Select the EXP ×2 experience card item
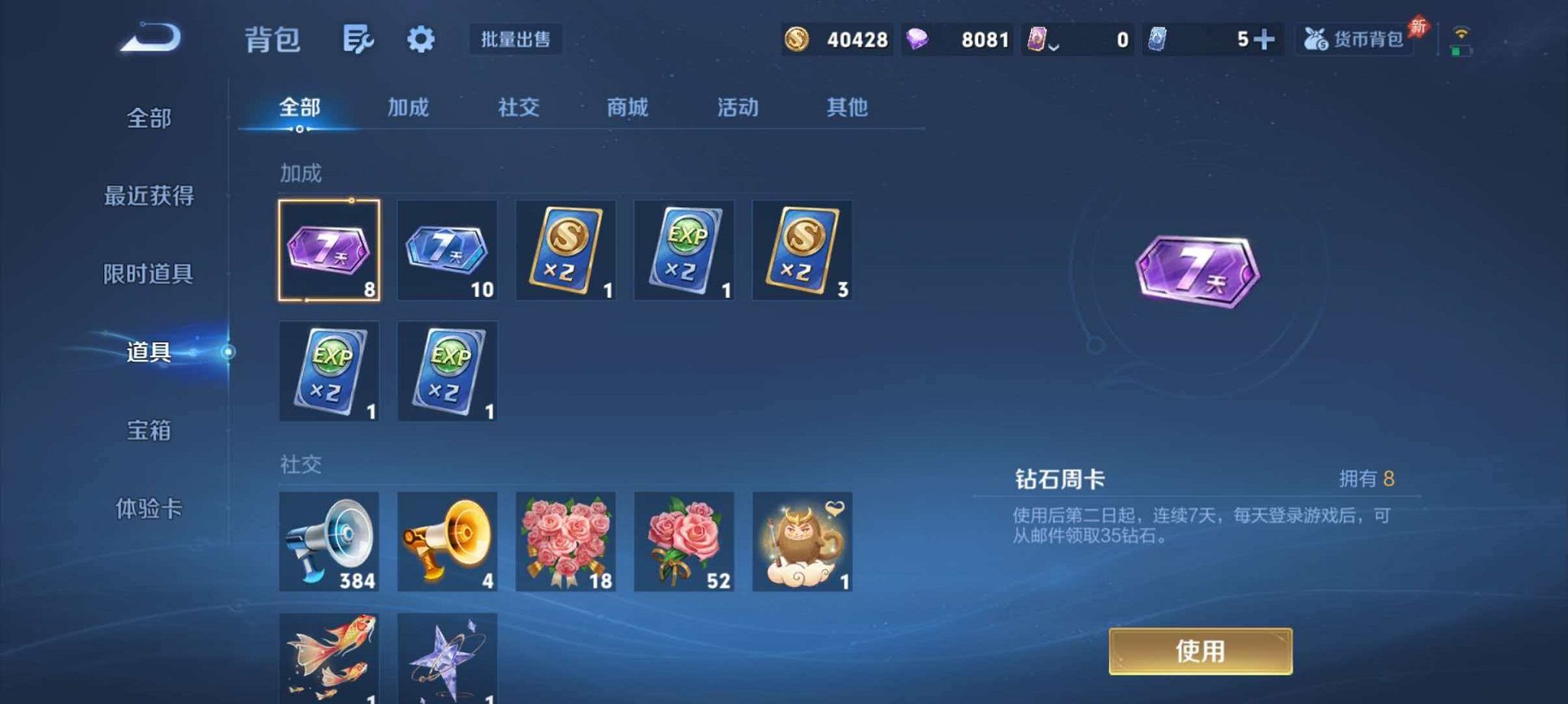1568x704 pixels. (x=685, y=252)
